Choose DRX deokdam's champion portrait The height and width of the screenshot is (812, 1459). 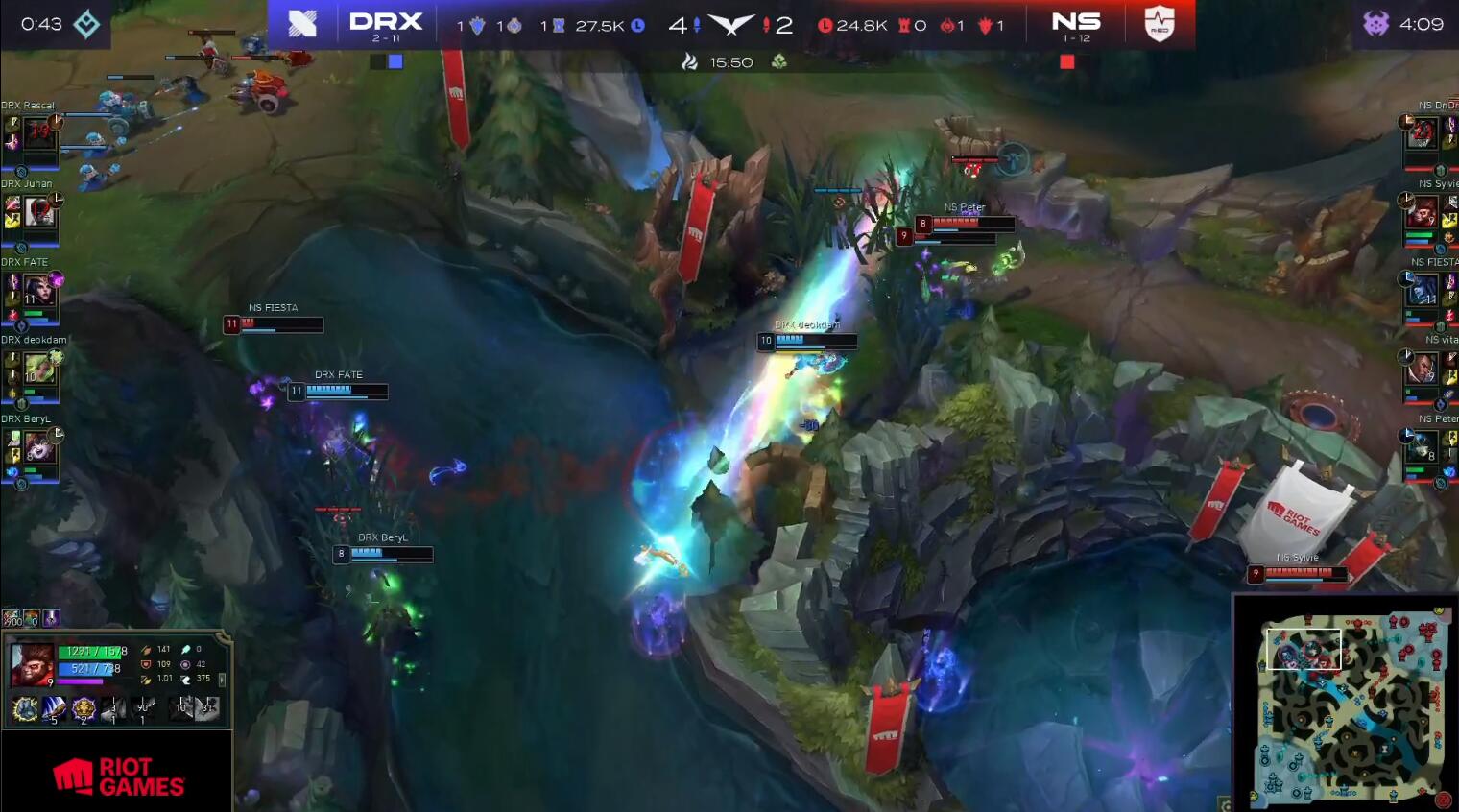click(x=38, y=368)
